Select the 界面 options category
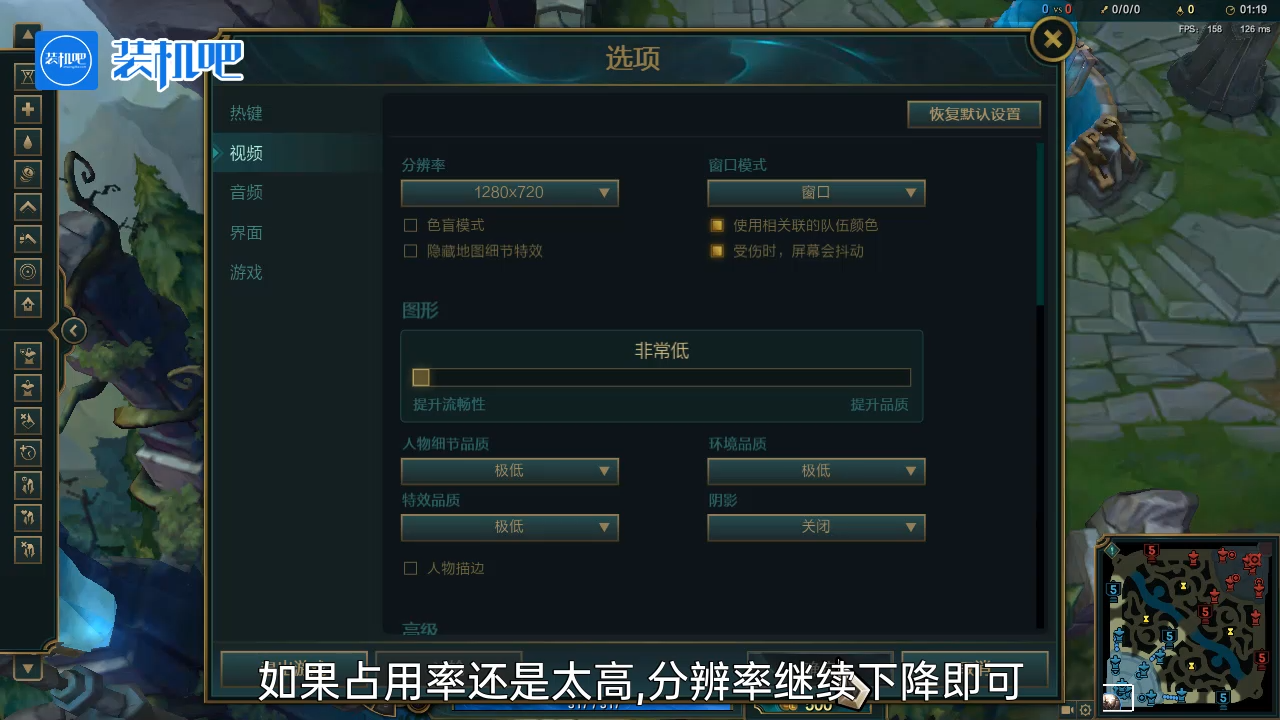Viewport: 1280px width, 720px height. coord(246,232)
